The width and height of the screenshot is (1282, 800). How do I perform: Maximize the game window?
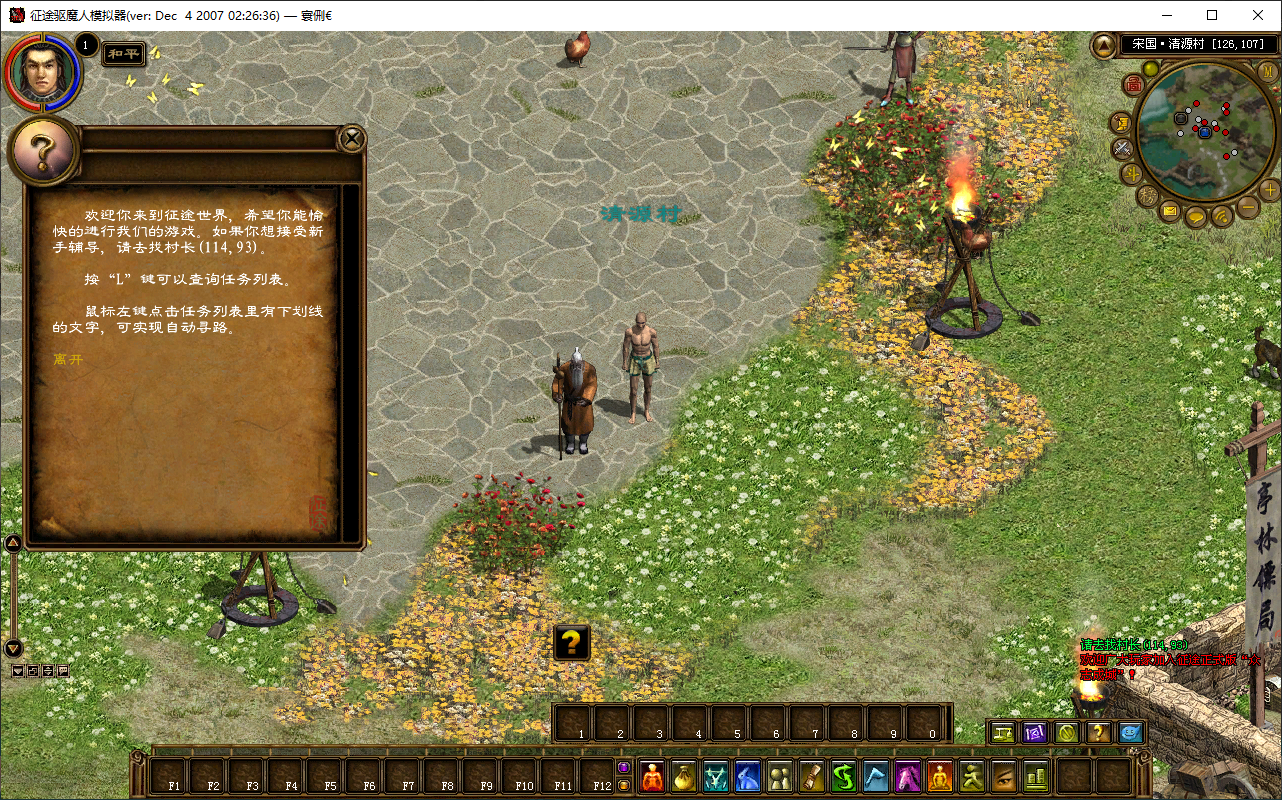[1212, 15]
